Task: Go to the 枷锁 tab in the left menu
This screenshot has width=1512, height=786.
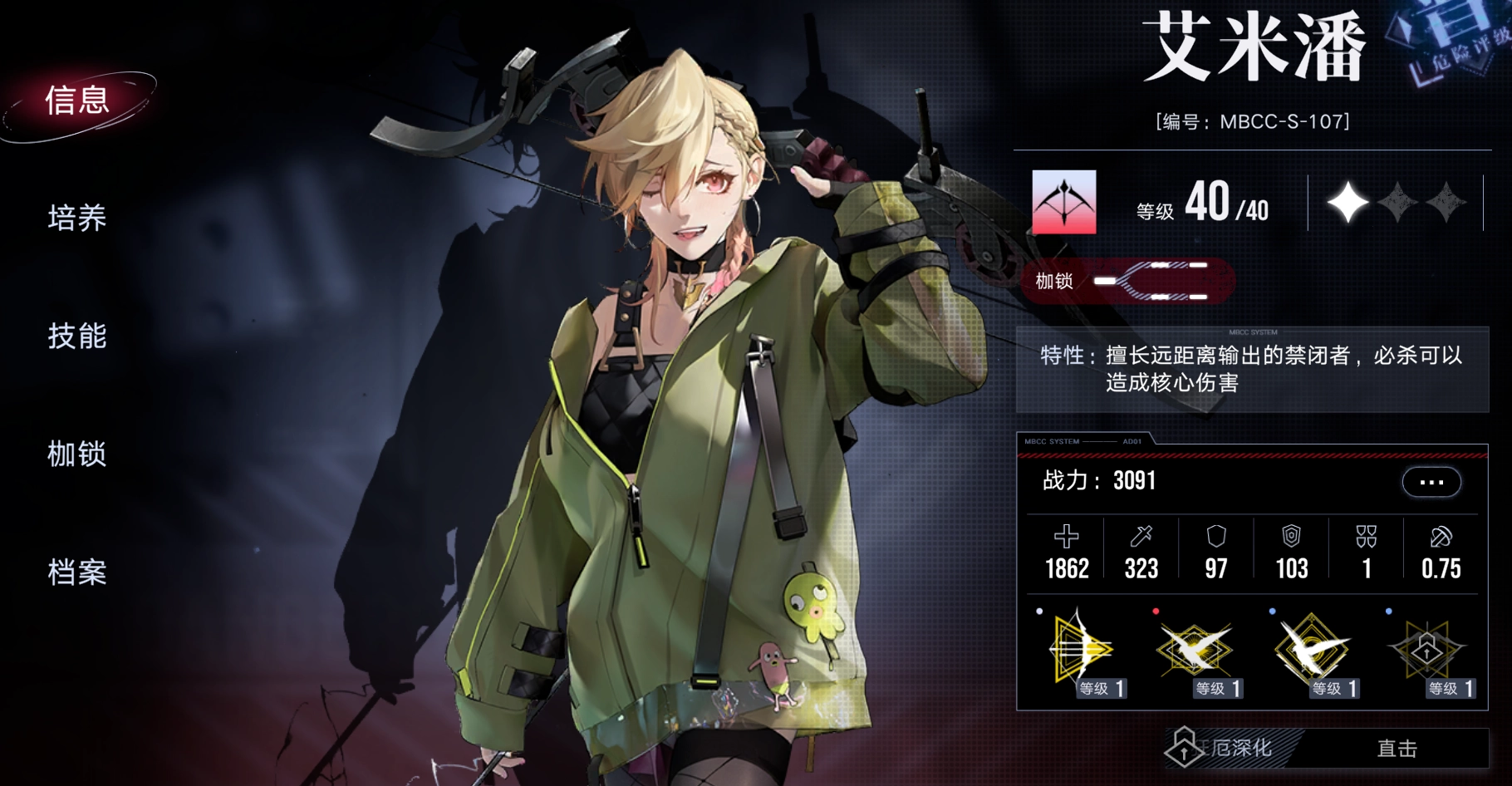Action: (77, 454)
